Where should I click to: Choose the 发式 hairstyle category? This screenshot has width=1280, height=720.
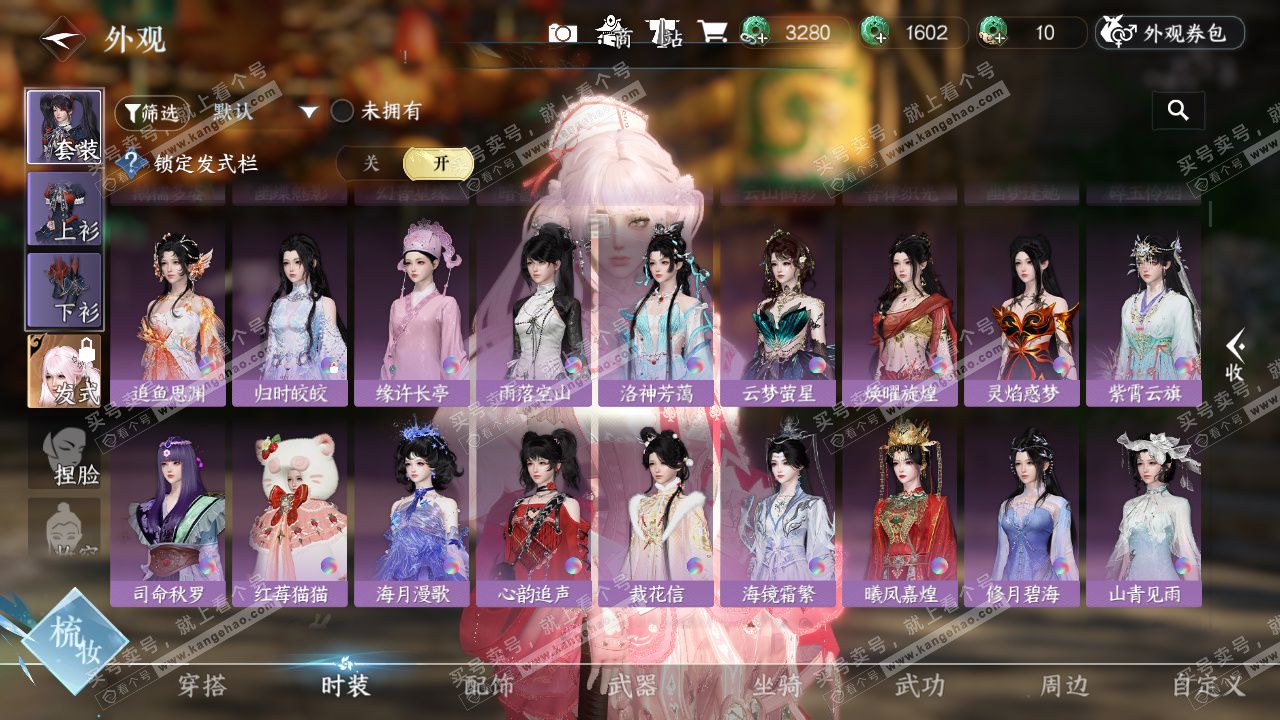64,370
